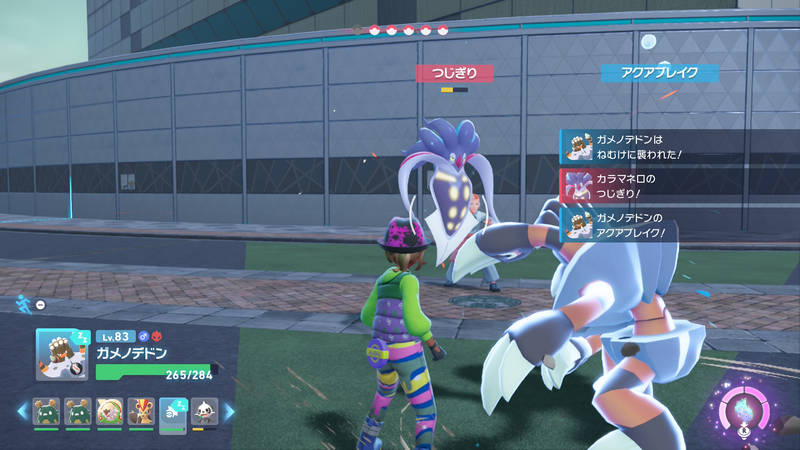Screen dimensions: 800x450
Task: Switch to the panda Pokémon party slot
Action: click(204, 412)
